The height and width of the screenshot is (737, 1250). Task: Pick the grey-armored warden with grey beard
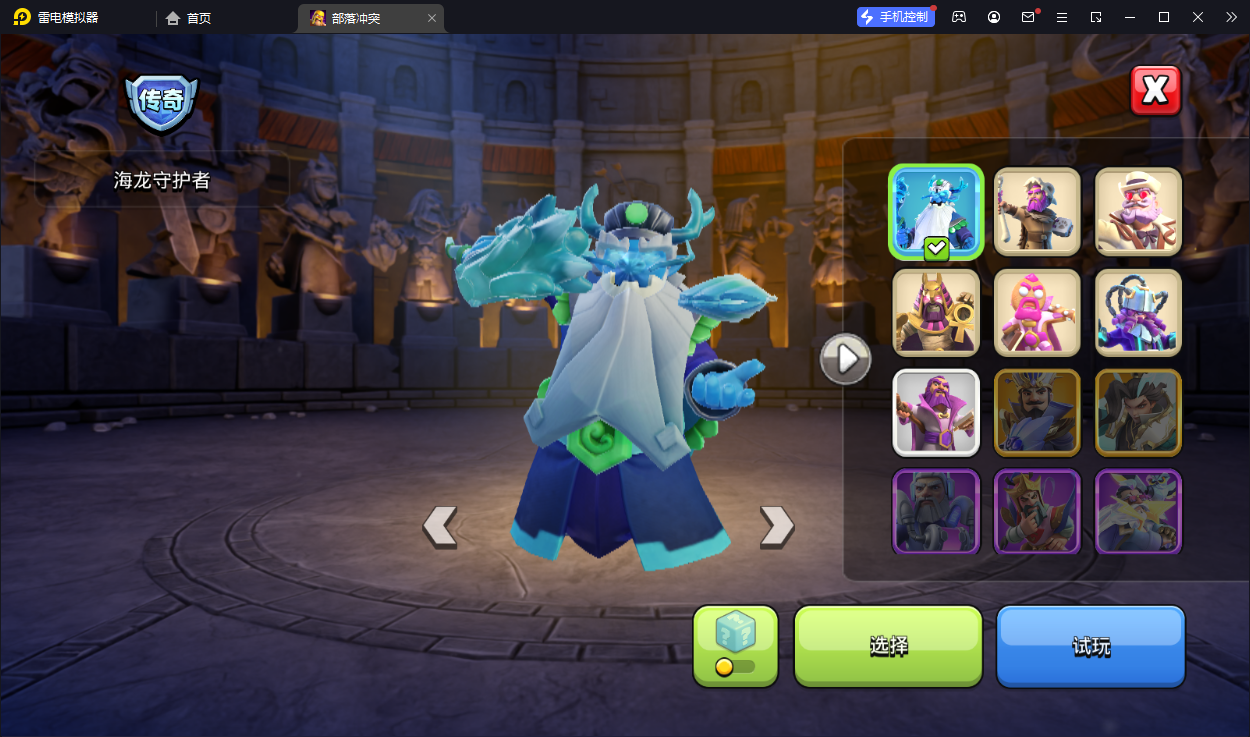[936, 511]
